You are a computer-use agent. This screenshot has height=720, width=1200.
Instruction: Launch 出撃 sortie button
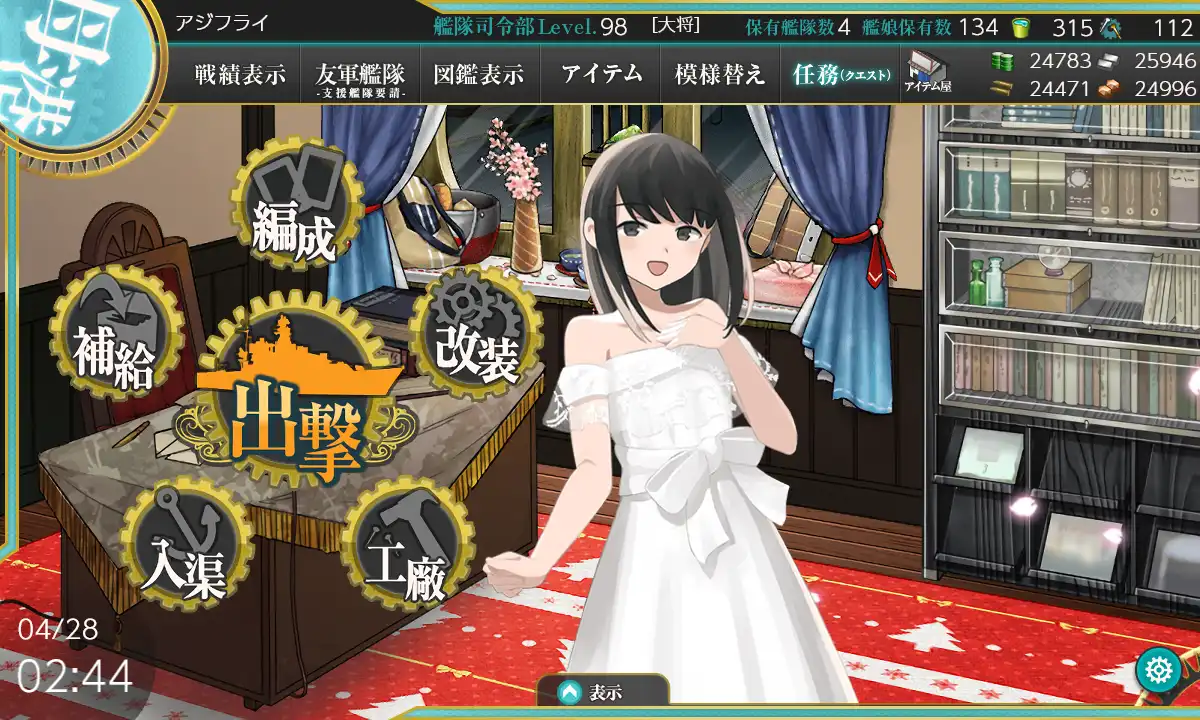pyautogui.click(x=295, y=412)
